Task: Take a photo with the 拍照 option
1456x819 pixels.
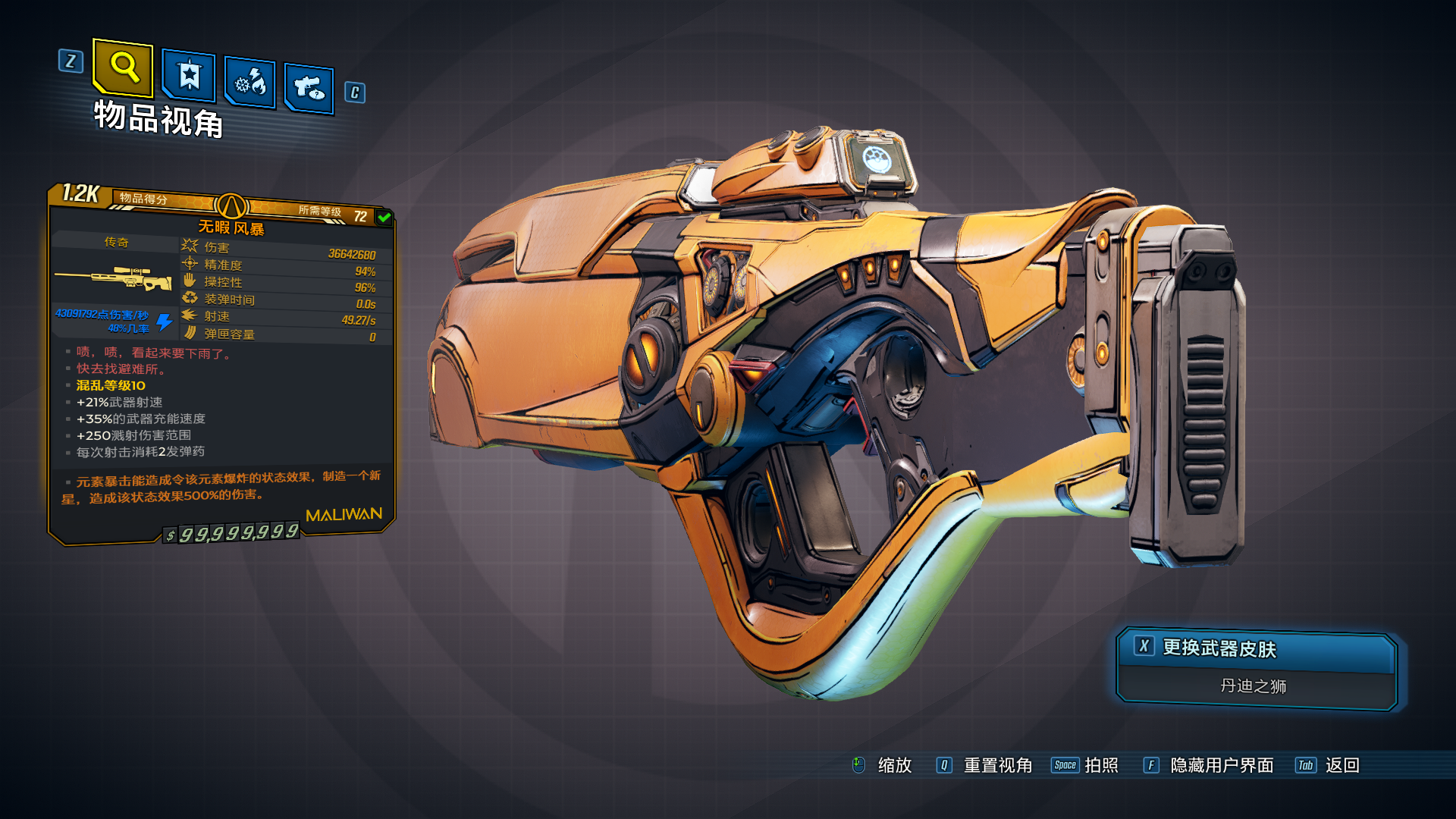Action: [x=1100, y=765]
